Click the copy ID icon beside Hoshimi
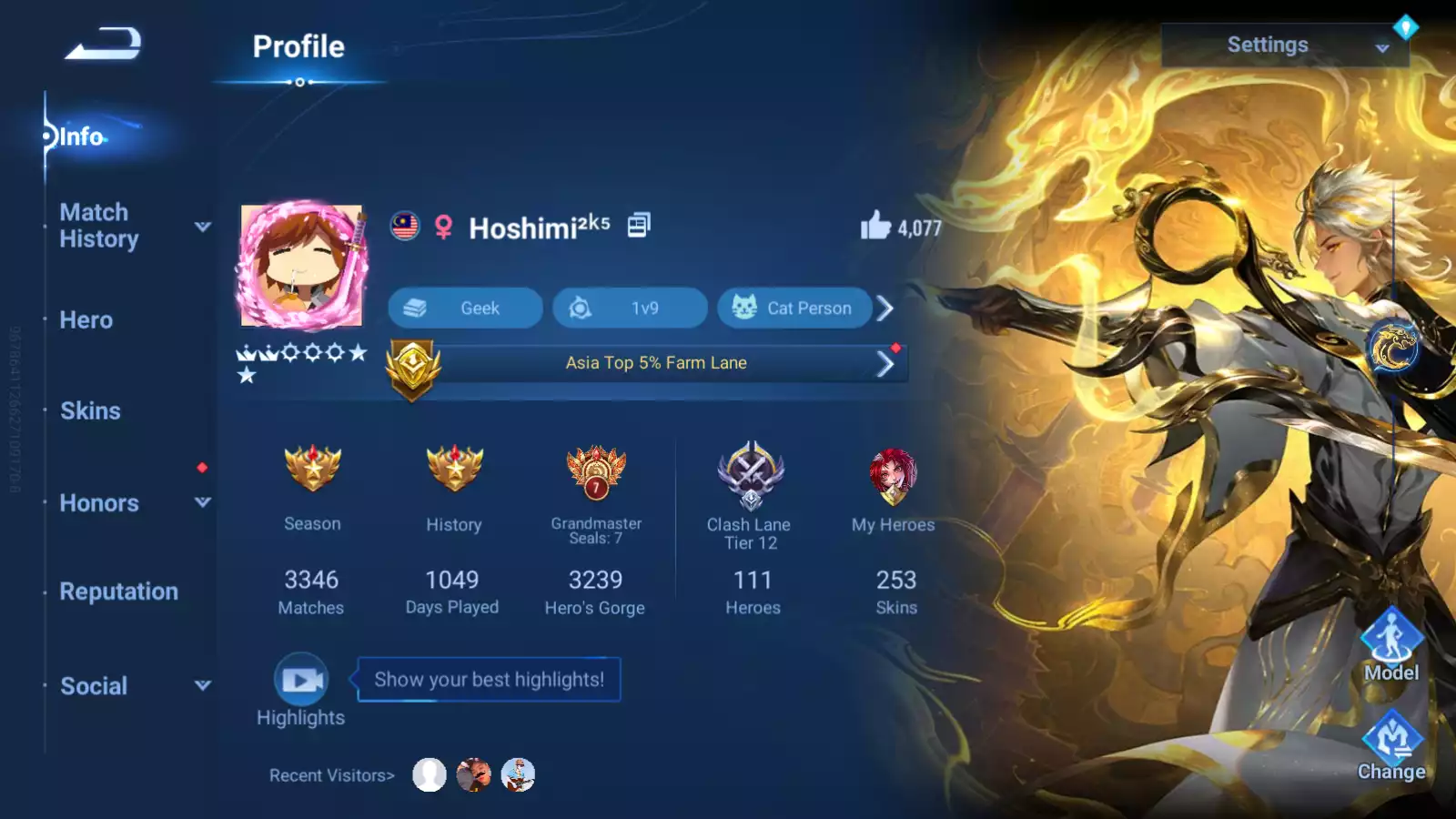Screen dimensions: 1456x819 pyautogui.click(x=639, y=225)
